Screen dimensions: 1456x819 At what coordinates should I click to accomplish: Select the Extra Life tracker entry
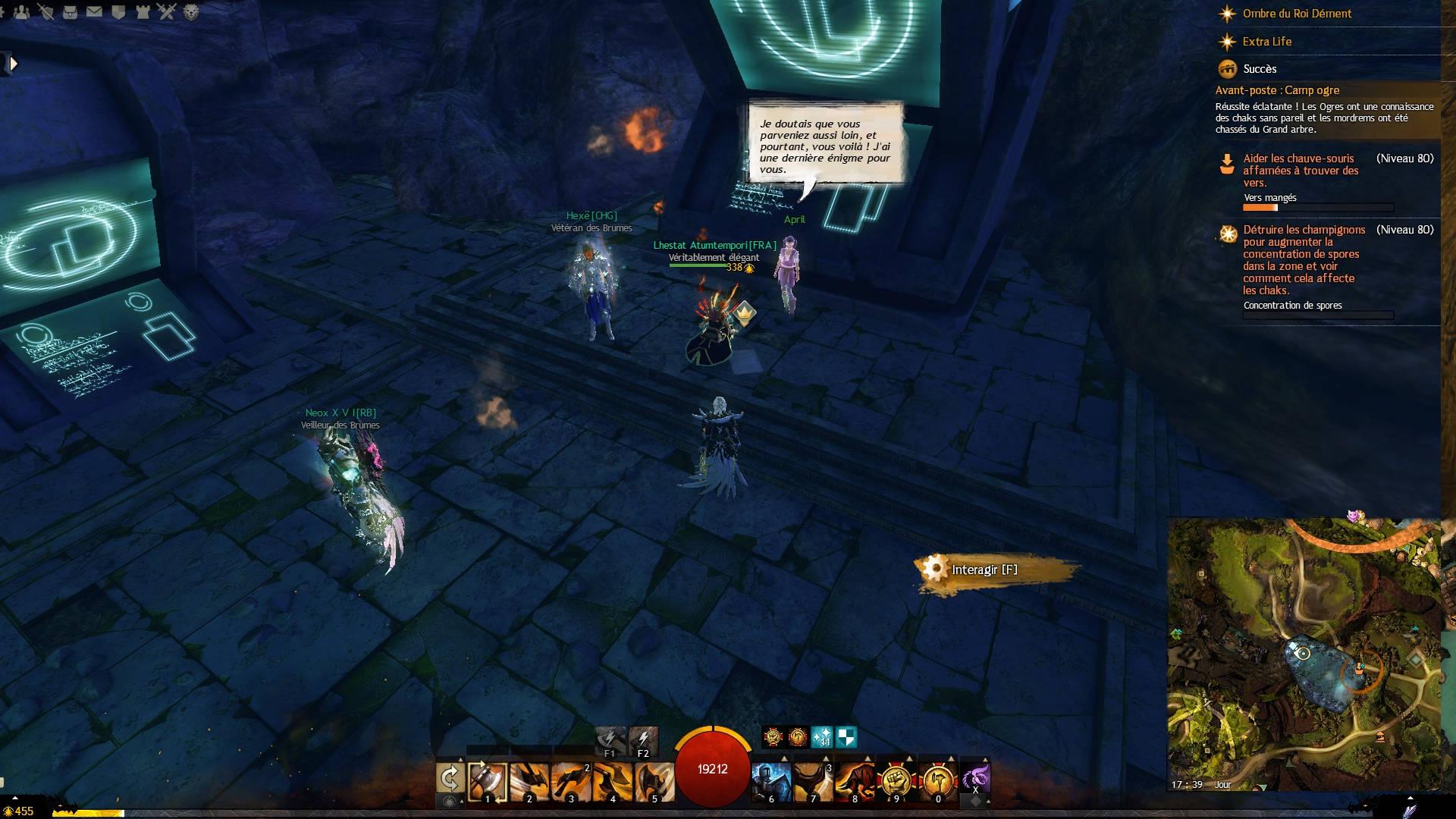pos(1266,42)
